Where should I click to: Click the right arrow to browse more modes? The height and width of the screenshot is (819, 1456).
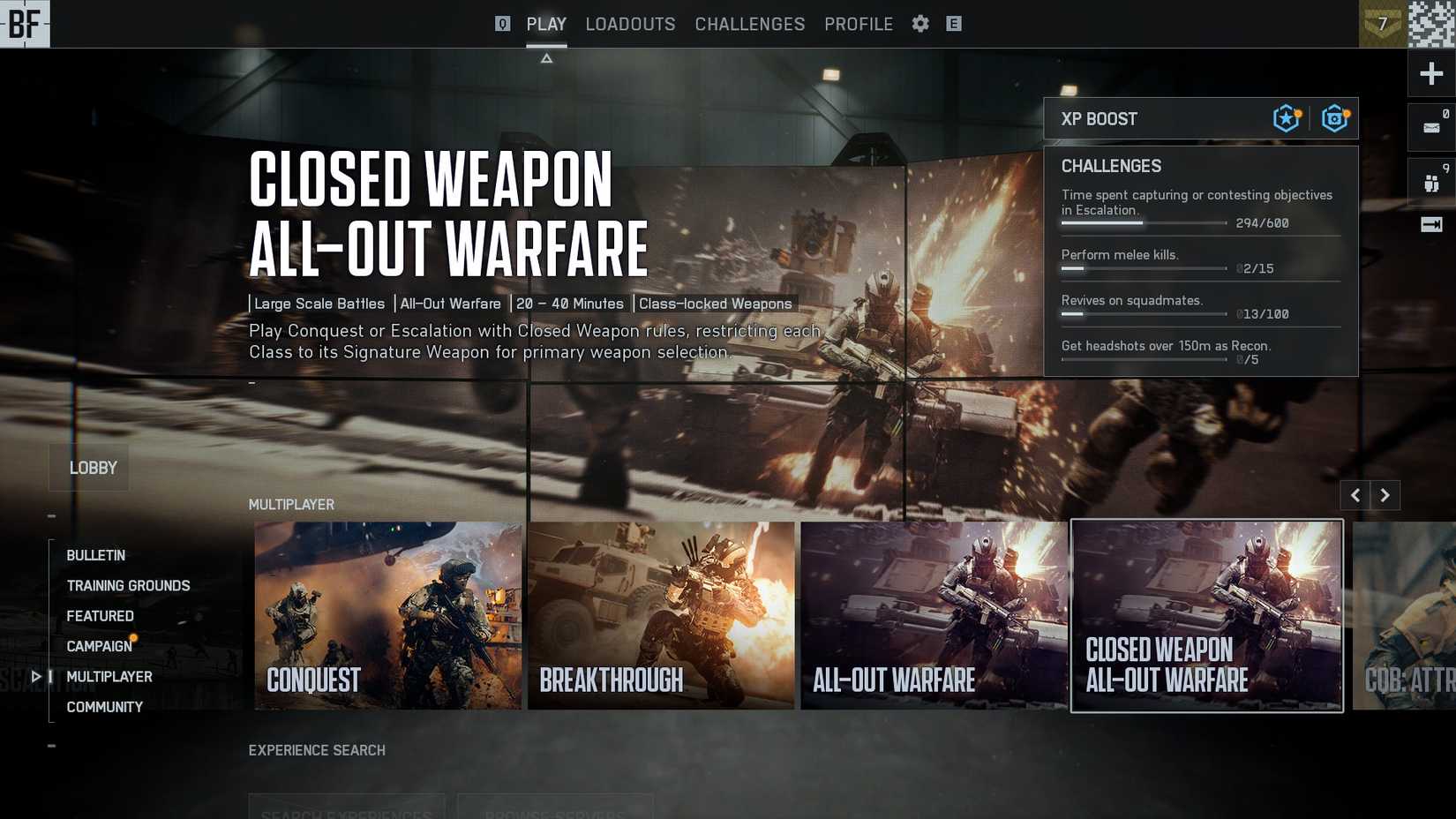[1385, 495]
